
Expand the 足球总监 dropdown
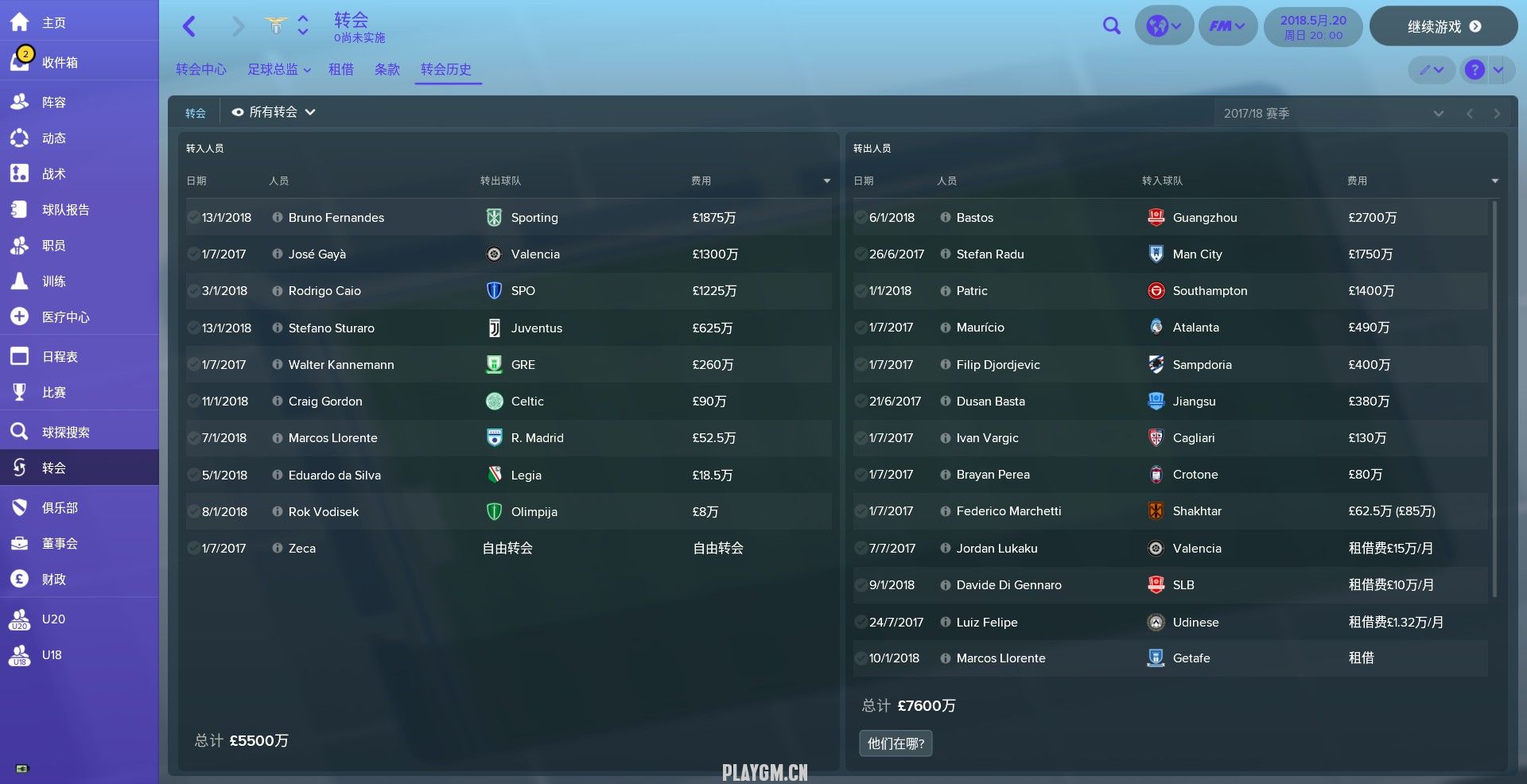tap(278, 69)
